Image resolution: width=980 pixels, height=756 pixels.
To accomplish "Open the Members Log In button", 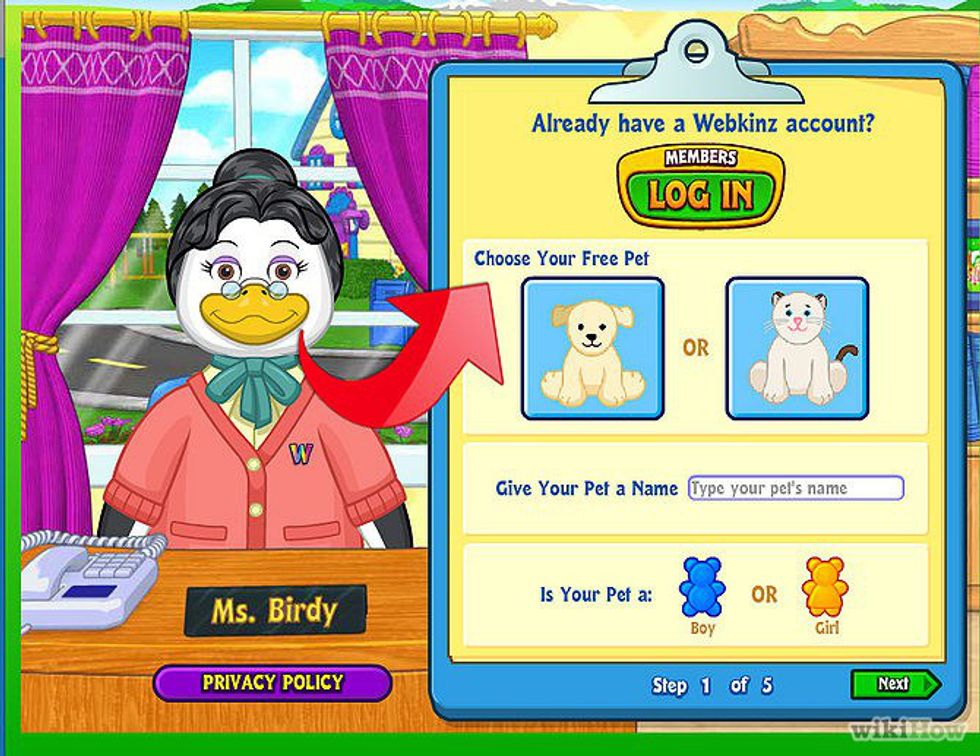I will click(x=700, y=187).
